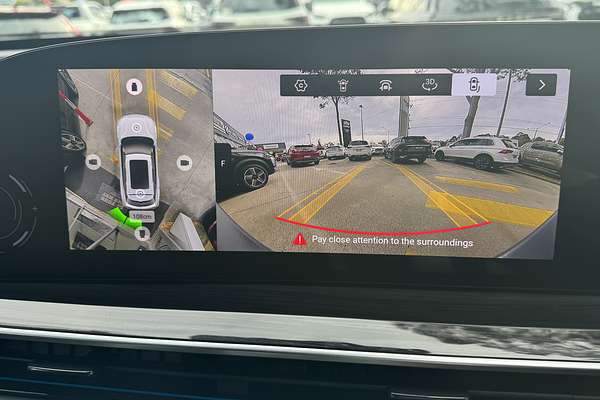Switch to the right side camera

point(184,162)
